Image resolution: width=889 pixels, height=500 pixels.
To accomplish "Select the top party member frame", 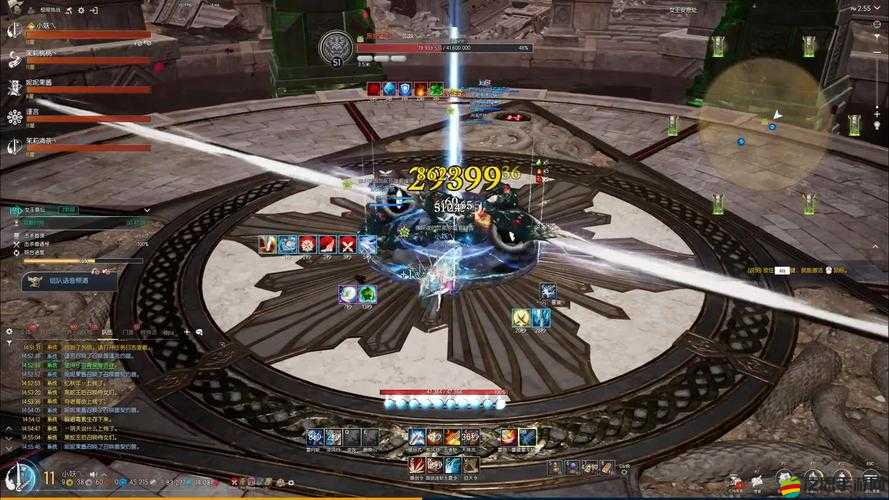I will [x=80, y=32].
